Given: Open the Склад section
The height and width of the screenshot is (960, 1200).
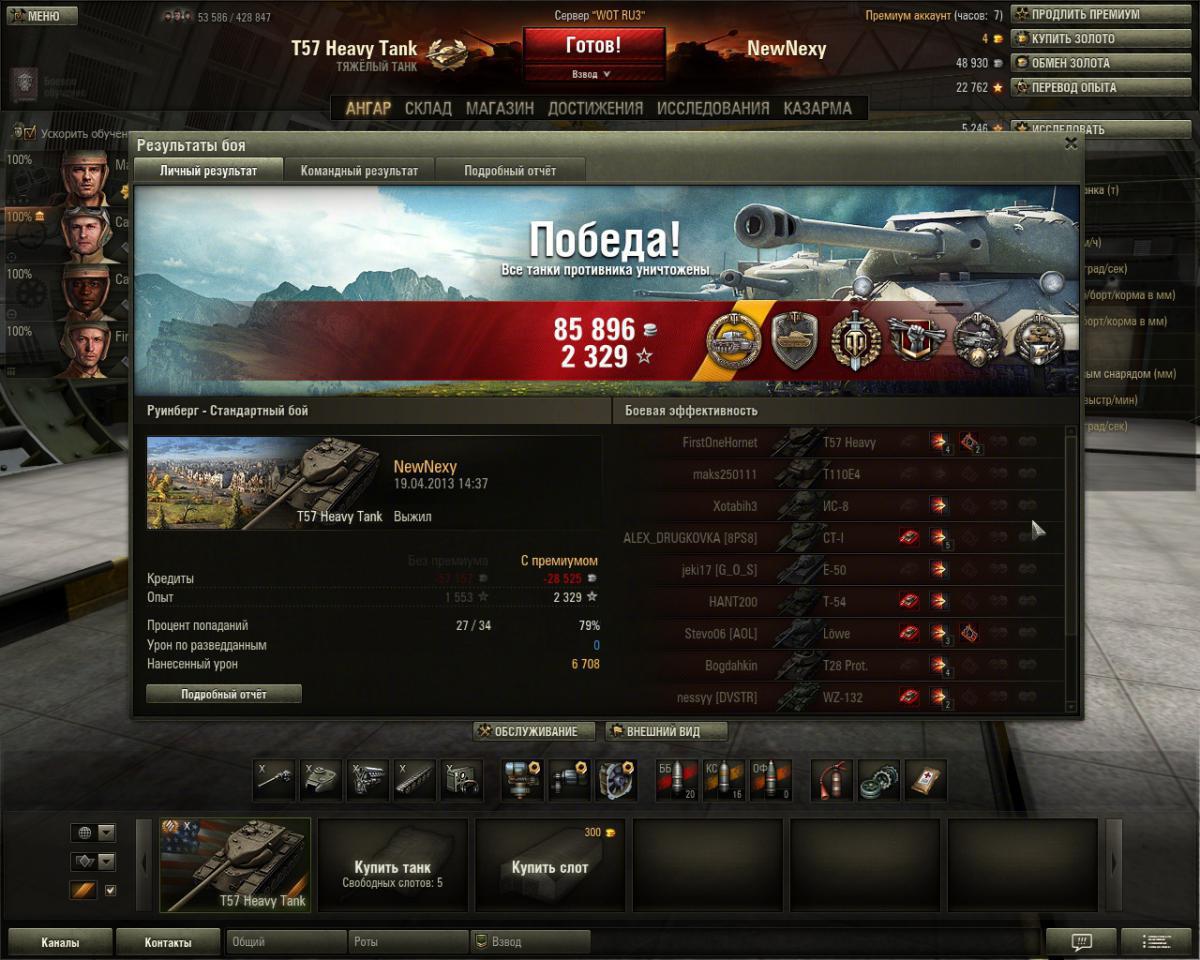Looking at the screenshot, I should click(x=428, y=108).
